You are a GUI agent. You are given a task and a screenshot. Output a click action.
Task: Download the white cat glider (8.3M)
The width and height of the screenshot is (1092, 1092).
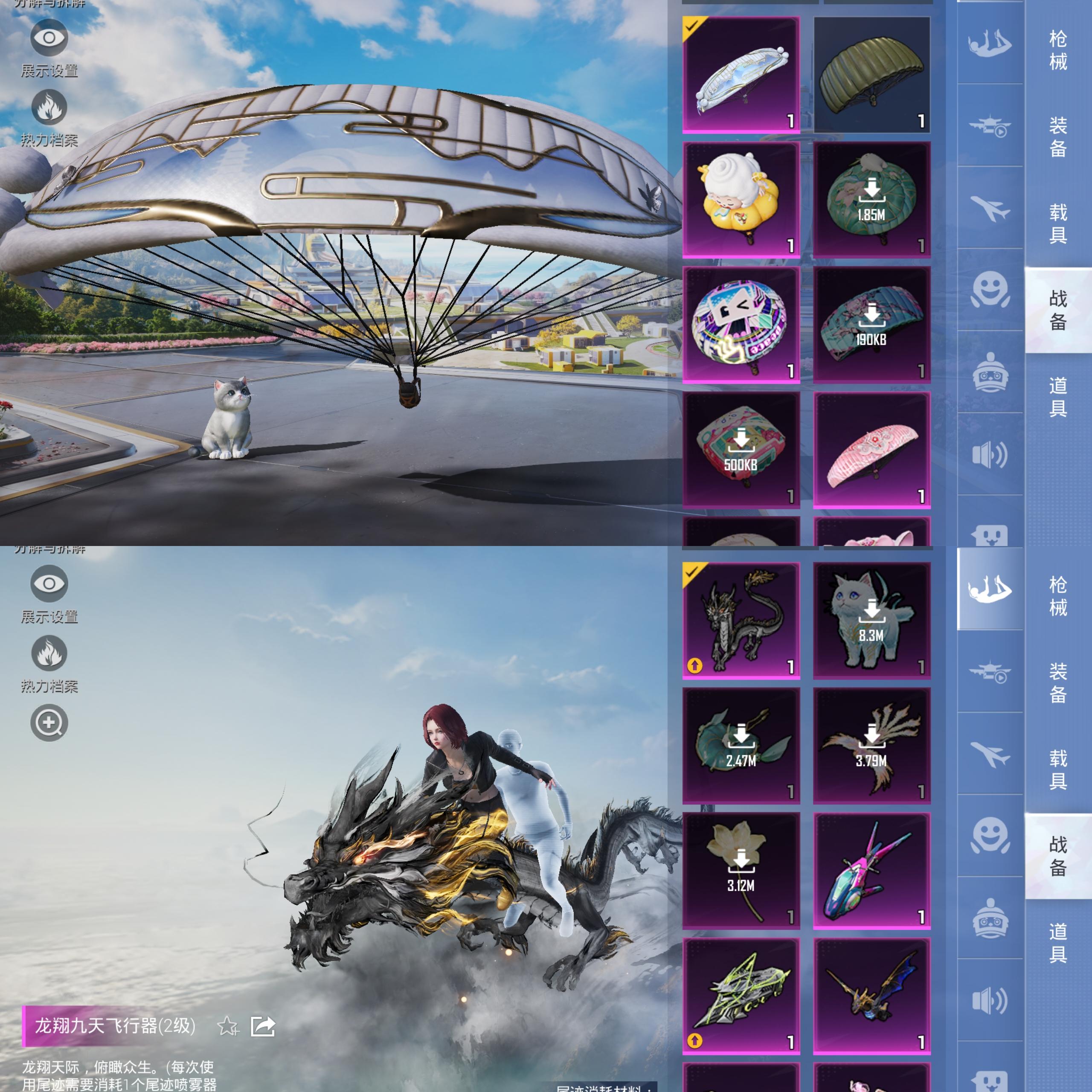pos(871,620)
